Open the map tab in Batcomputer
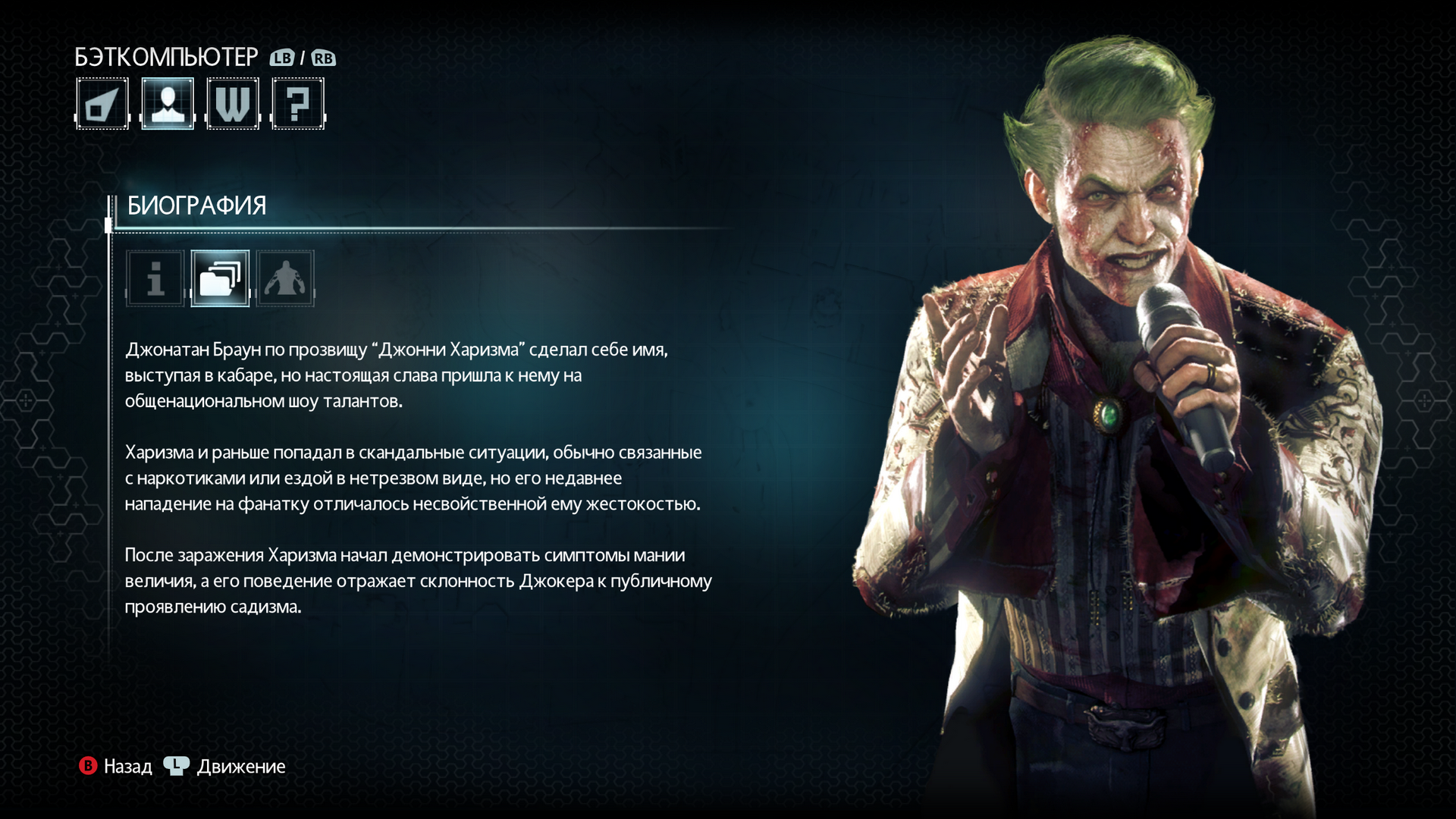The height and width of the screenshot is (819, 1456). [102, 104]
